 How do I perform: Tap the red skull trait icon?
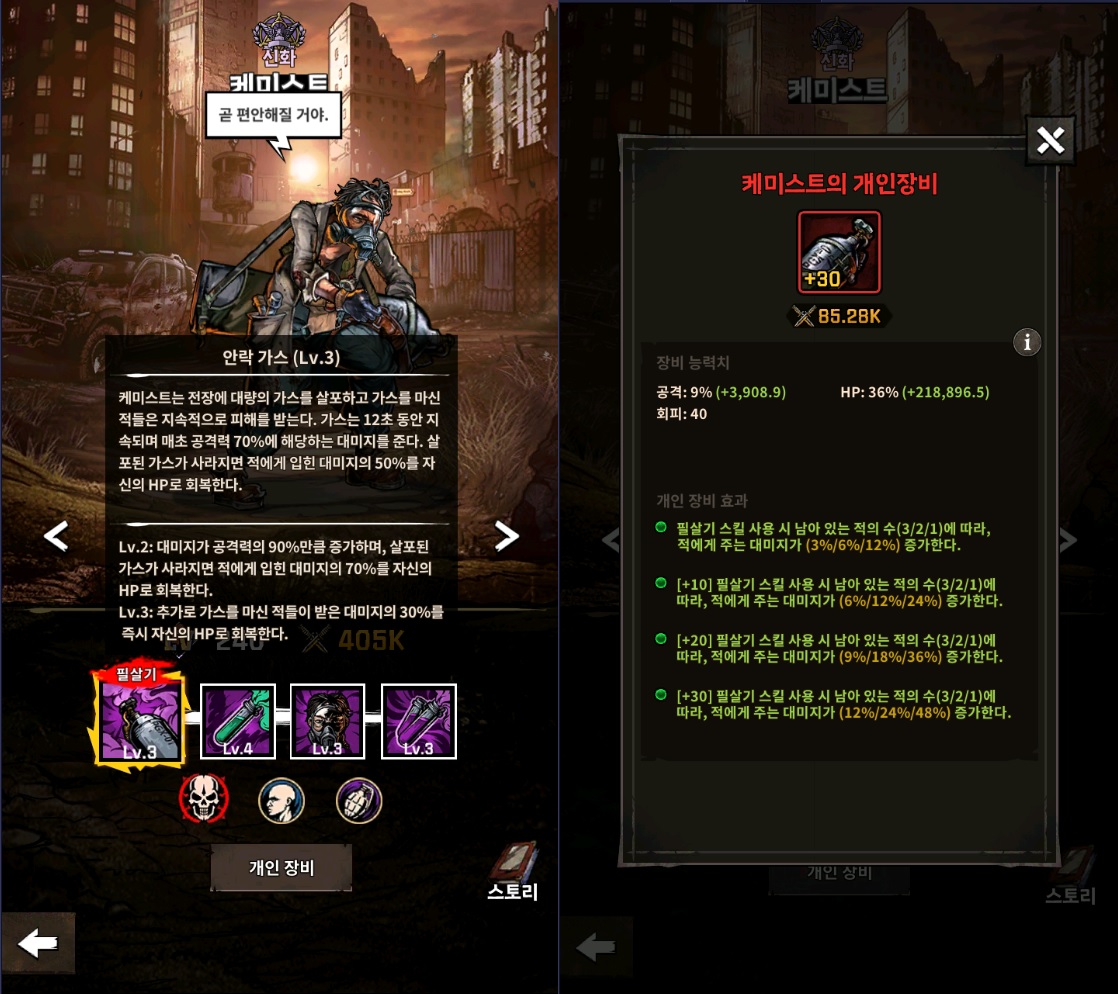[203, 799]
